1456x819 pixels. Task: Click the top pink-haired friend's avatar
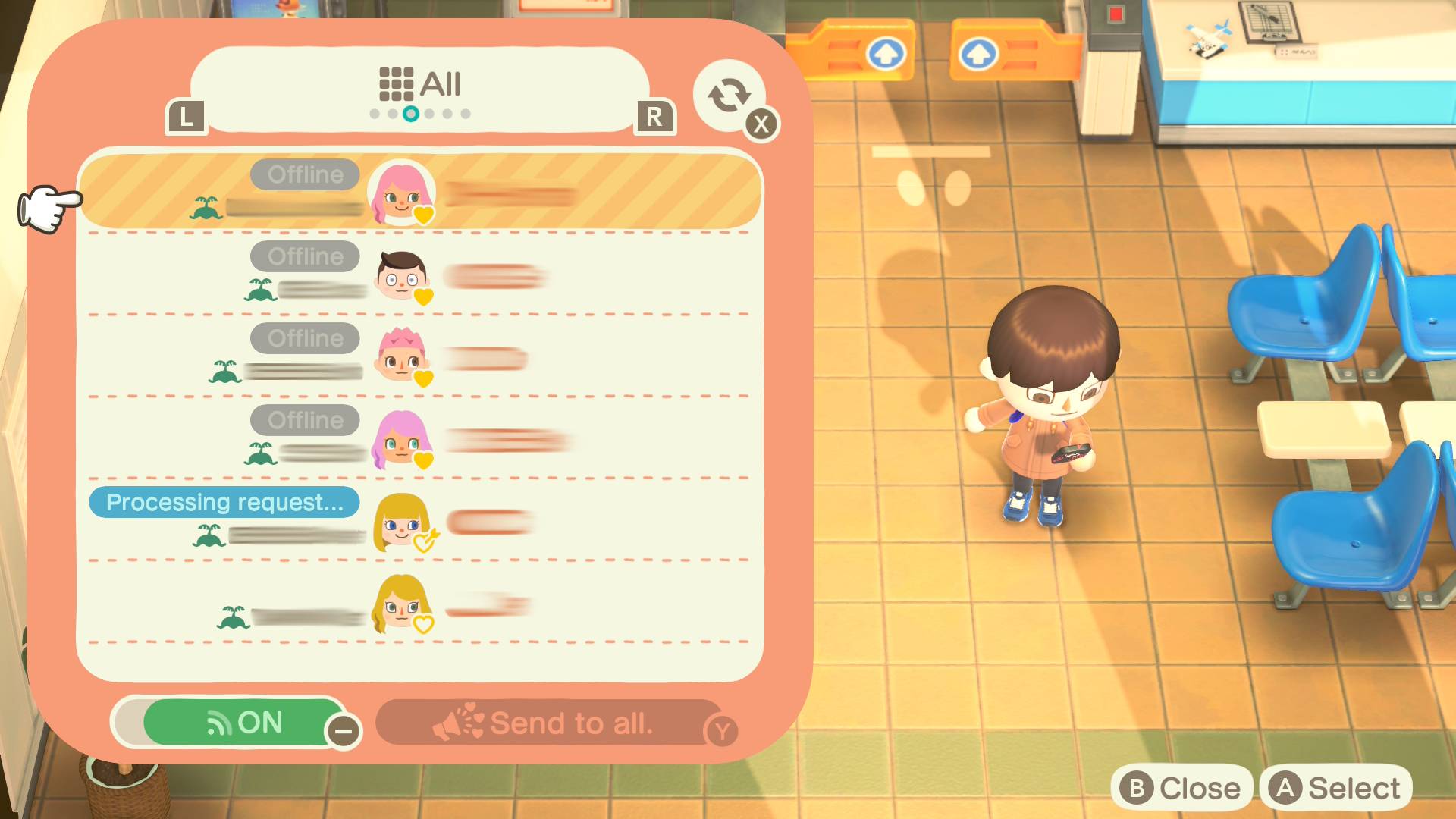click(x=399, y=194)
